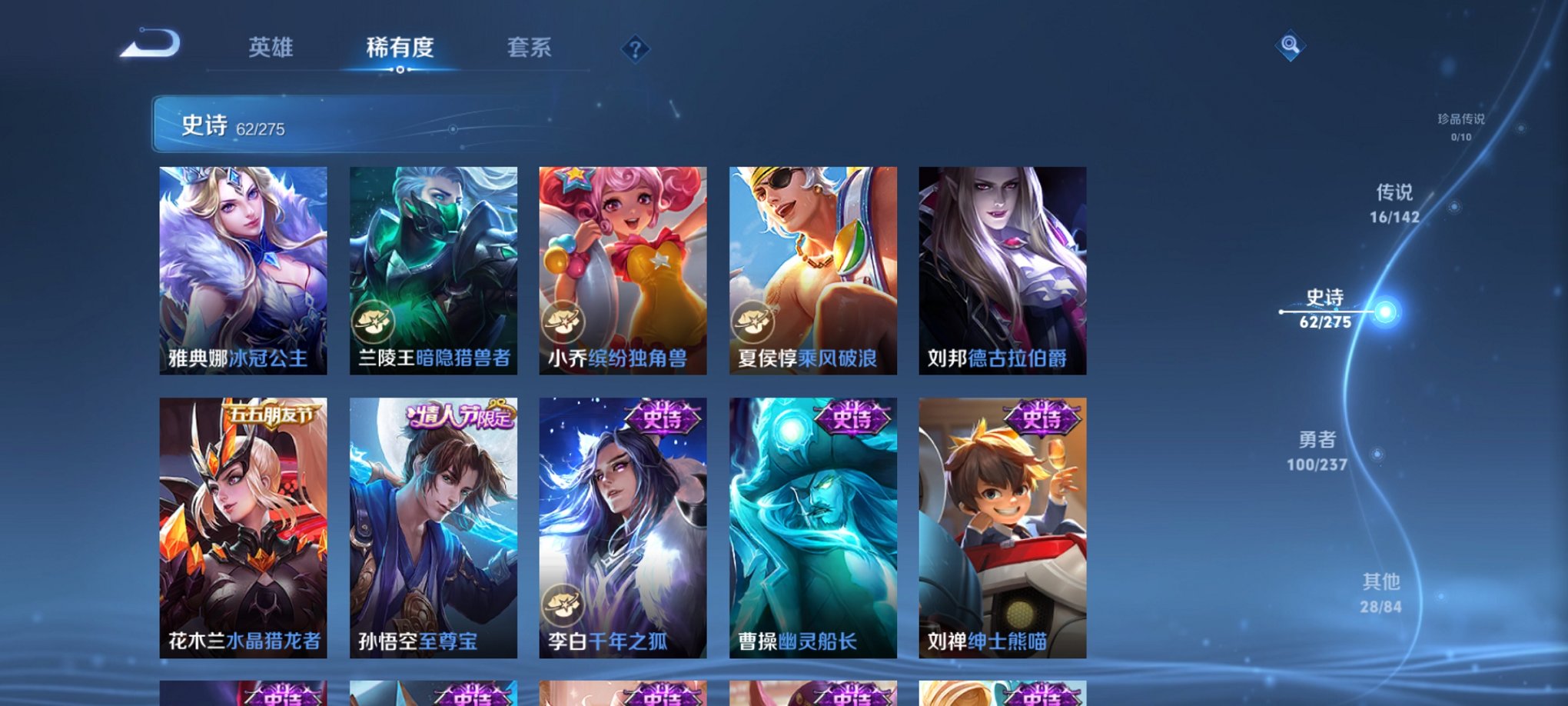Open the search magnifier at top right

coord(1291,46)
